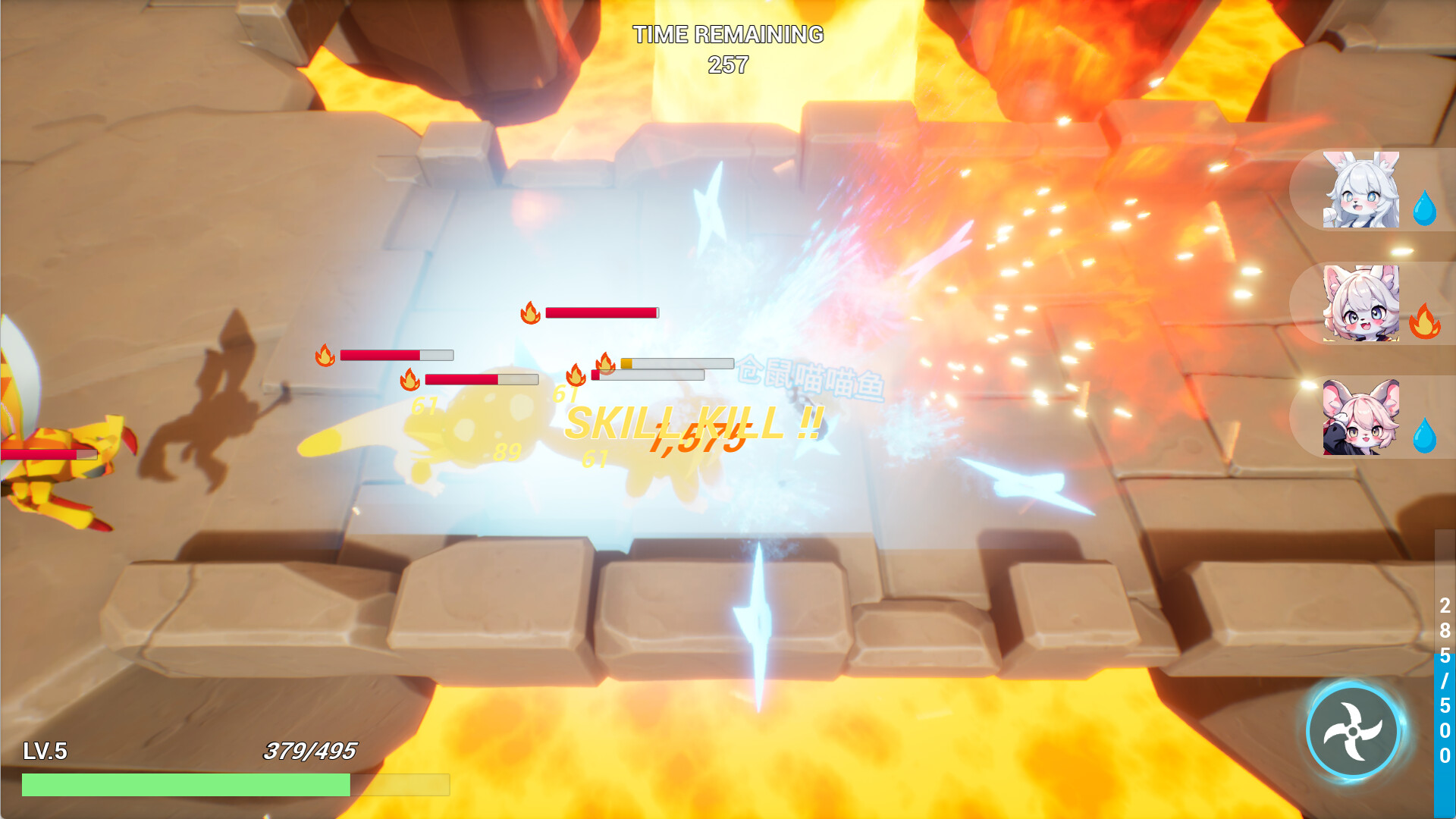
Task: Click the player name 仓鼠喵喵鱼
Action: tap(811, 379)
